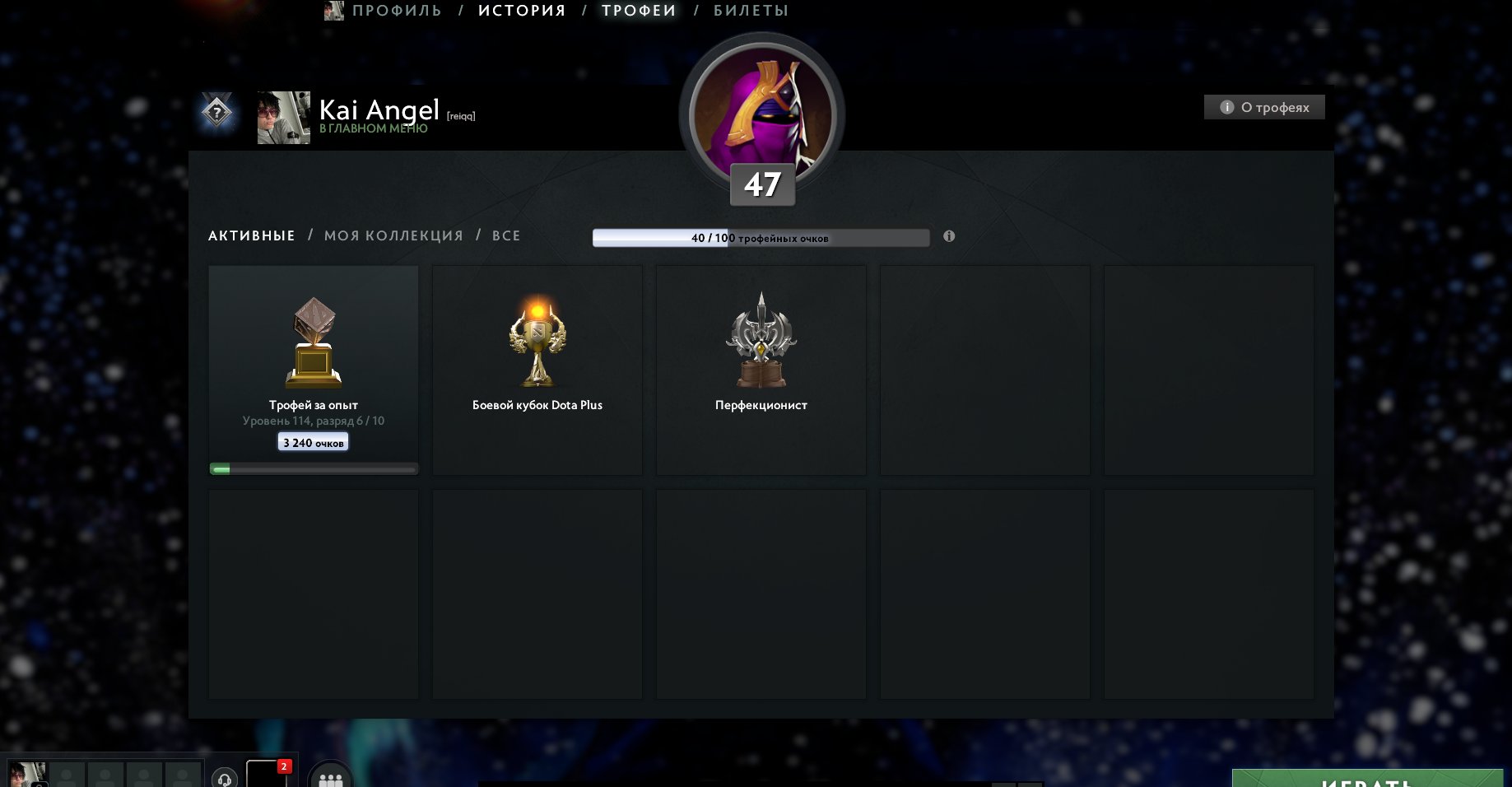The image size is (1512, 787).
Task: Click the trophy points info icon
Action: pyautogui.click(x=949, y=236)
